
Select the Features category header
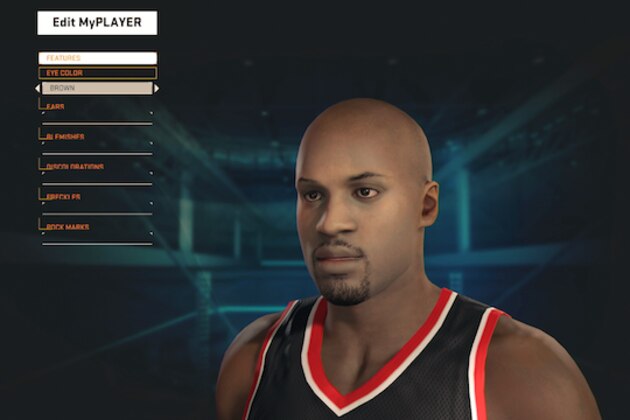point(97,58)
